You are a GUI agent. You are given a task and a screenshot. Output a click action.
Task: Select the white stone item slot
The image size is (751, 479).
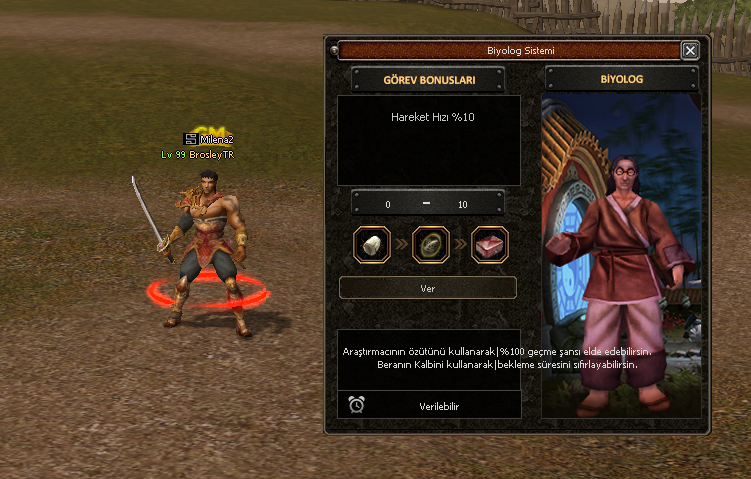pos(372,245)
